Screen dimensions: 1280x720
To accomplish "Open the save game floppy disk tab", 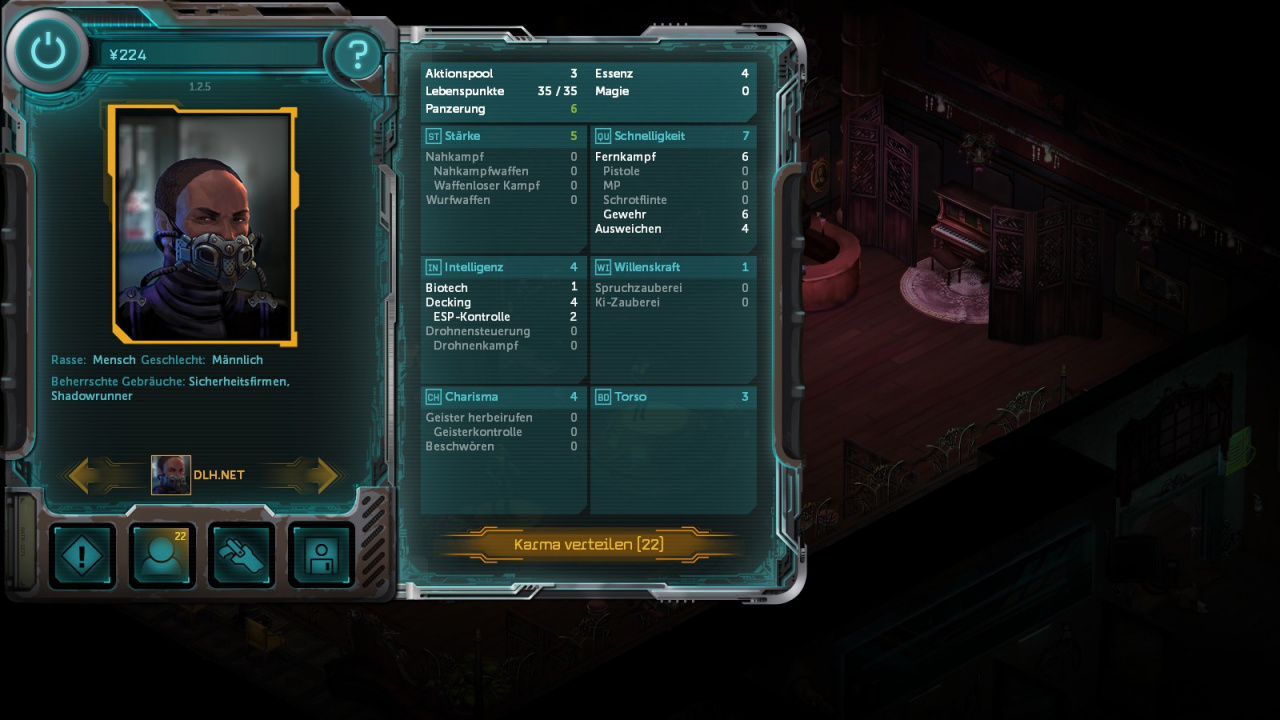I will click(x=321, y=556).
